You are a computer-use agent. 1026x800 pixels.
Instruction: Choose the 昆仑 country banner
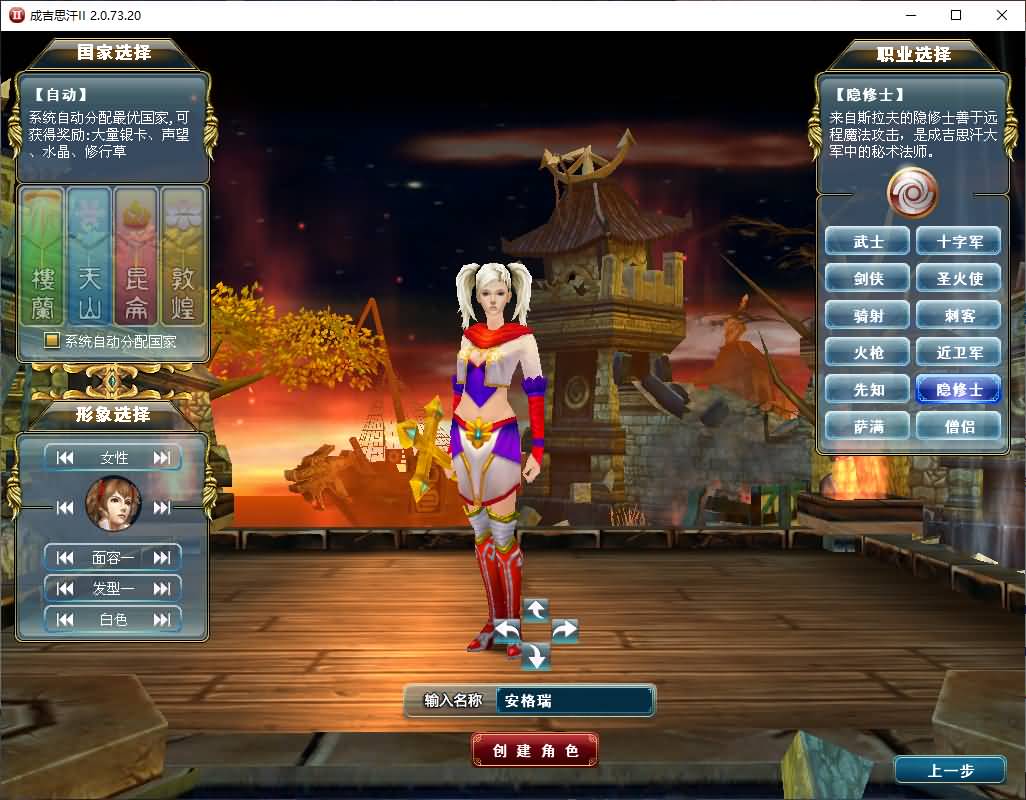136,257
